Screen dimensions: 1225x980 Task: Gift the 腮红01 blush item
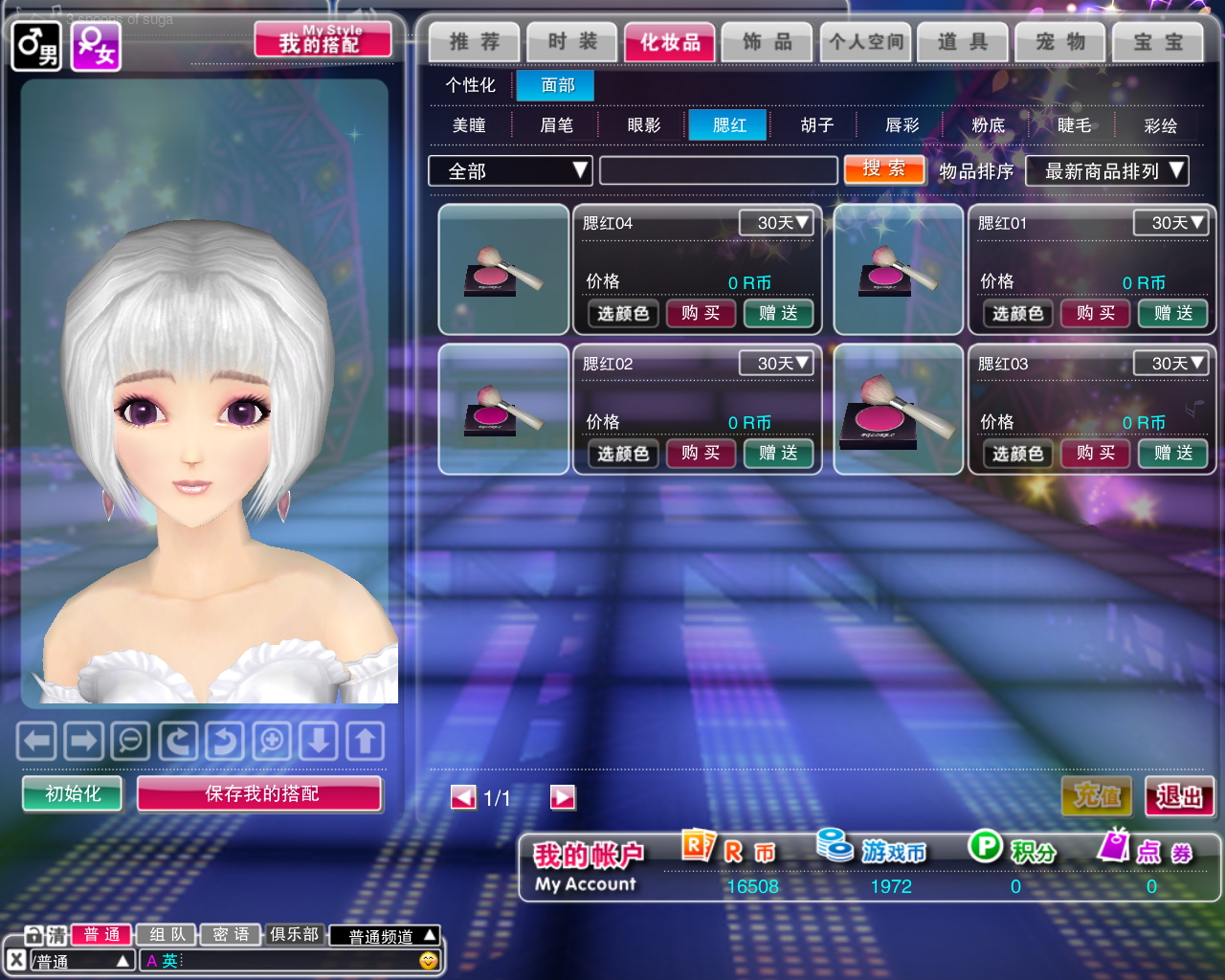1173,313
